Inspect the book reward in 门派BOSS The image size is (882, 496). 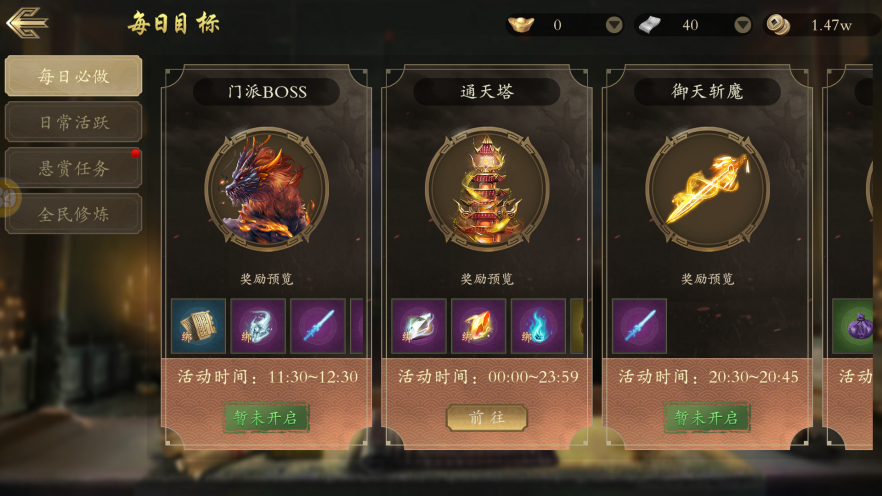[x=198, y=326]
